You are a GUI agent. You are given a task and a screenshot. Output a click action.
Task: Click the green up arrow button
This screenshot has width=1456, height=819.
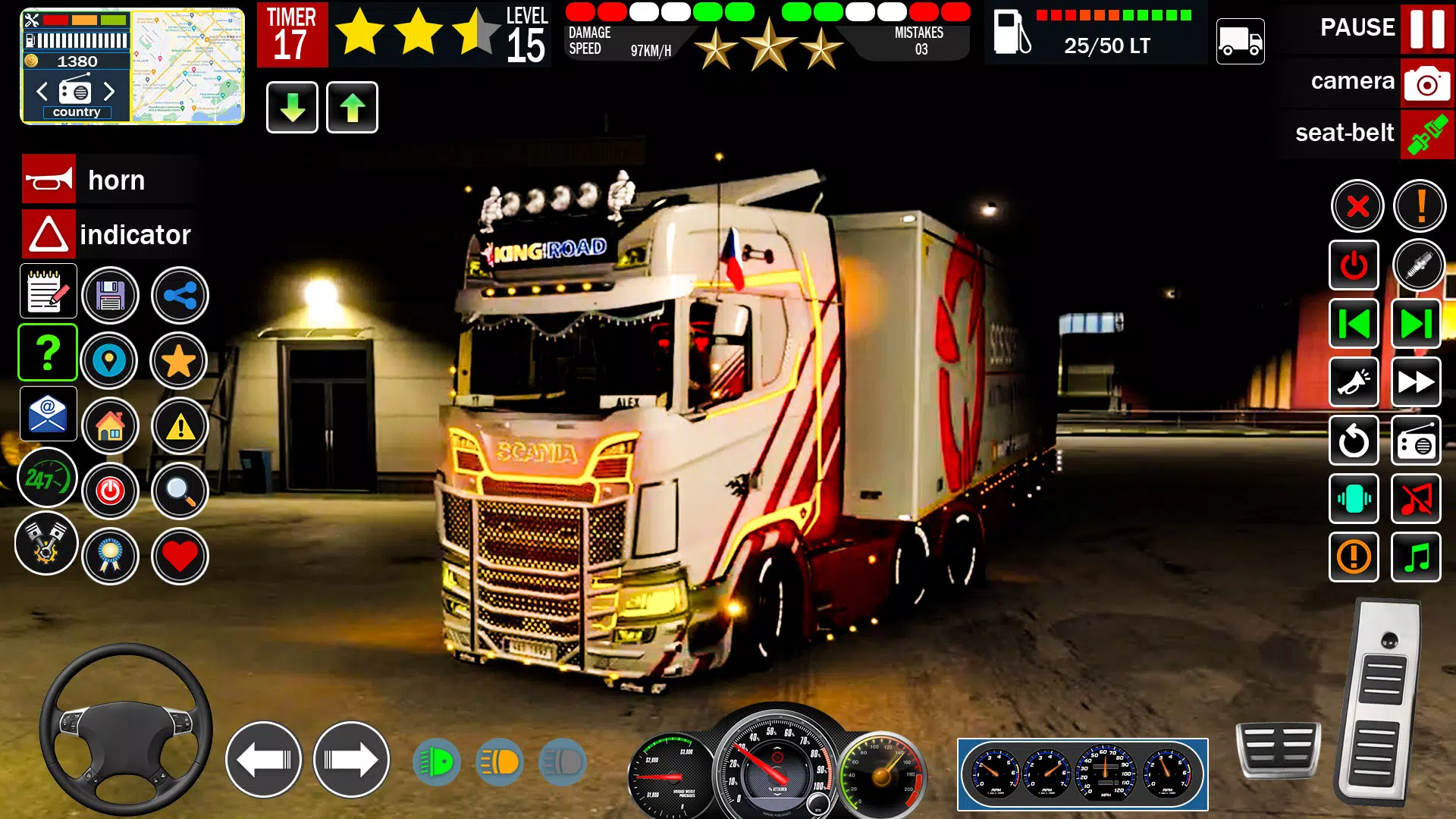[x=352, y=108]
